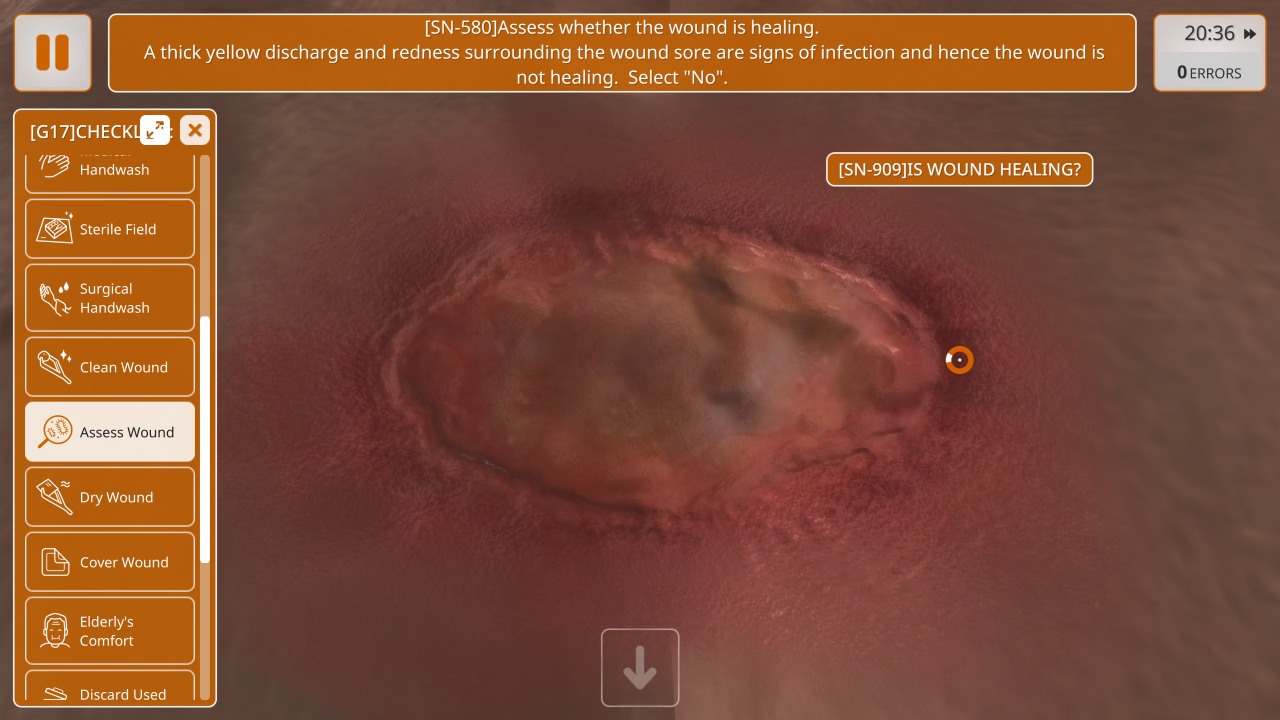Click the highlighted Assess Wound step
Image resolution: width=1280 pixels, height=720 pixels.
pos(110,432)
